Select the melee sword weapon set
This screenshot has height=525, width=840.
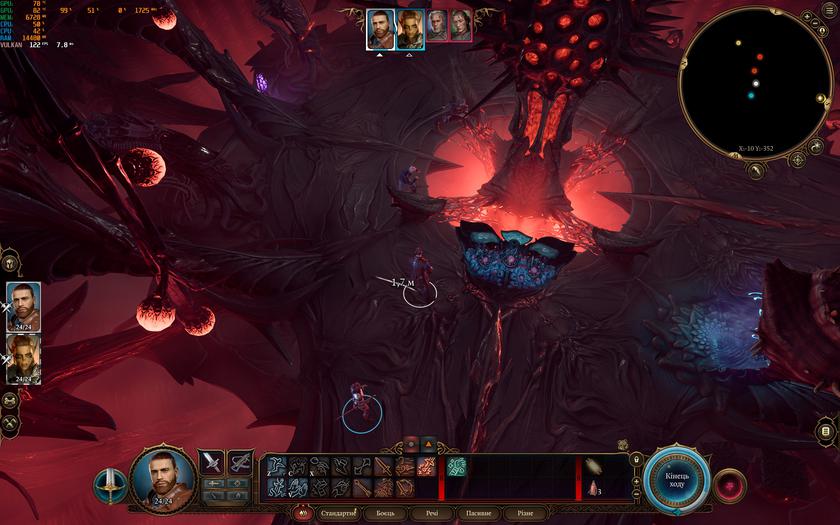pos(212,463)
